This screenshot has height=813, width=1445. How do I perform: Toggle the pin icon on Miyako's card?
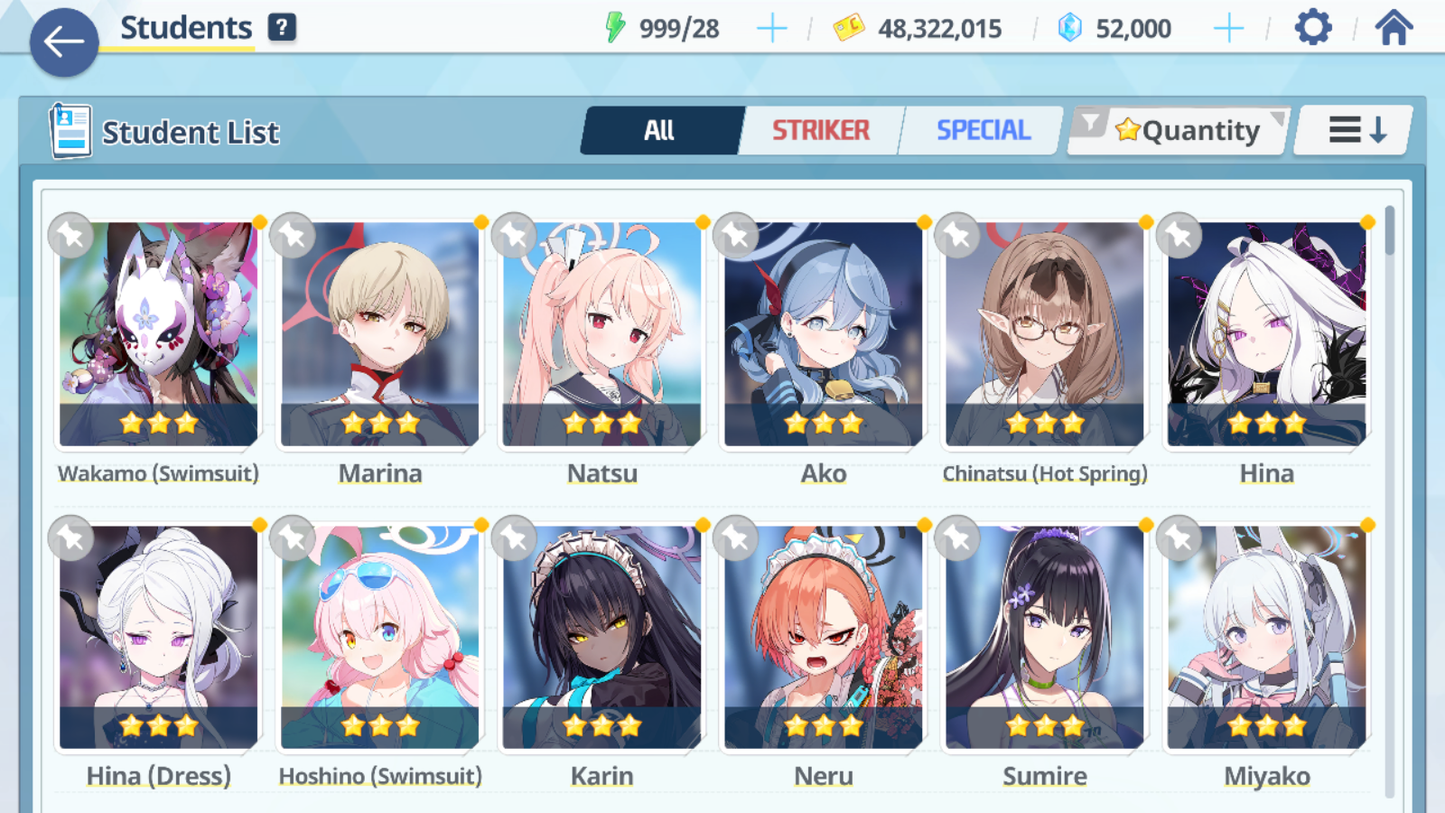1180,539
